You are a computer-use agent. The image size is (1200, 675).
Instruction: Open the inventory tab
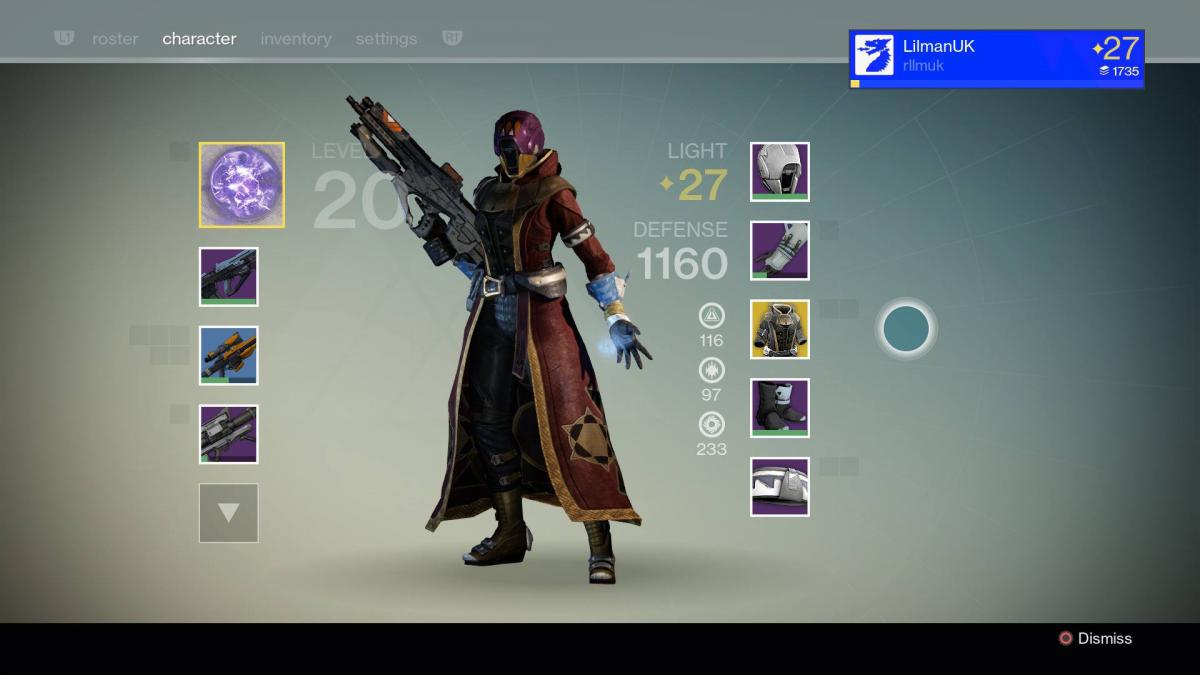pyautogui.click(x=295, y=39)
